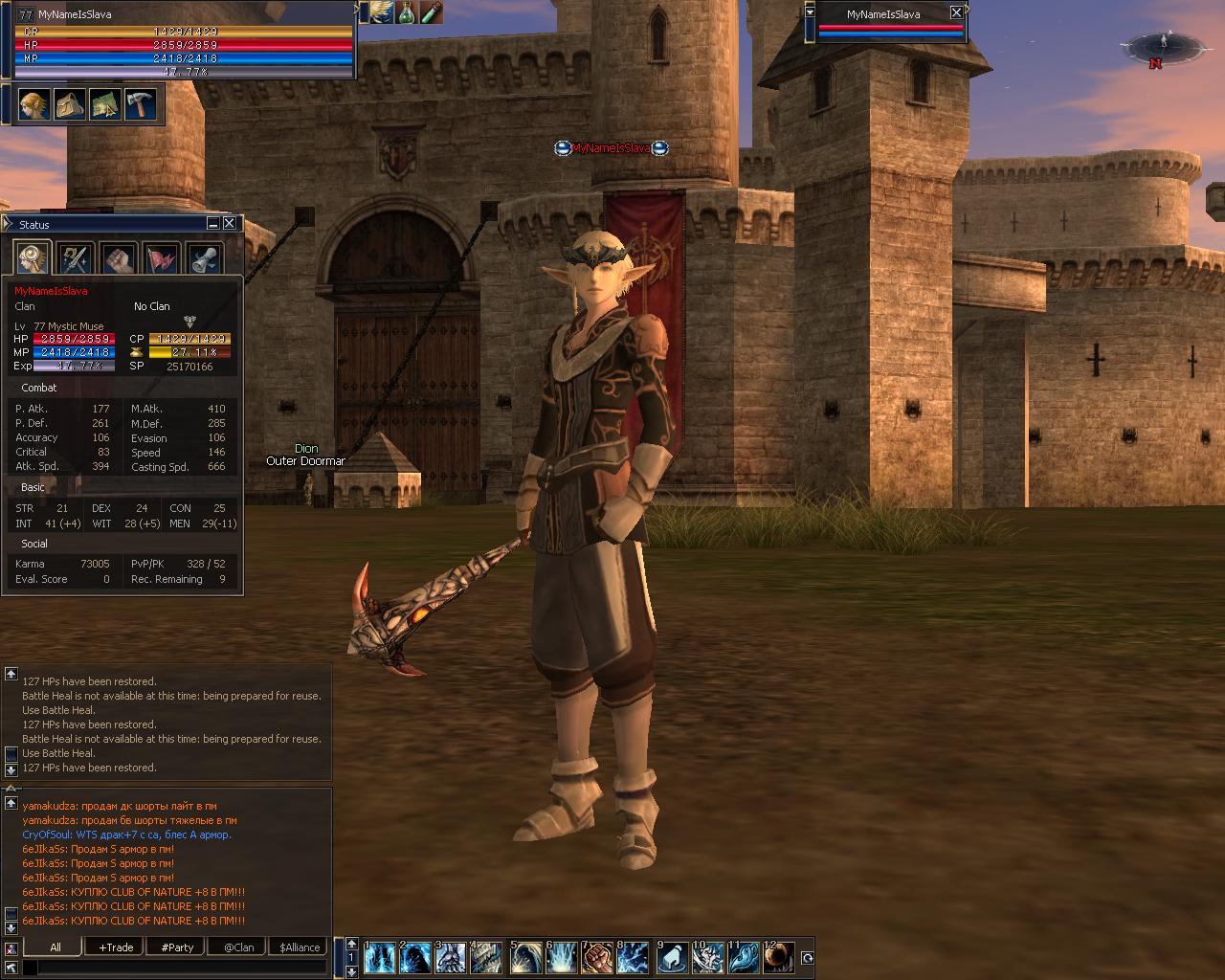Show the scroll tab in Status
The image size is (1225, 980).
(x=205, y=258)
